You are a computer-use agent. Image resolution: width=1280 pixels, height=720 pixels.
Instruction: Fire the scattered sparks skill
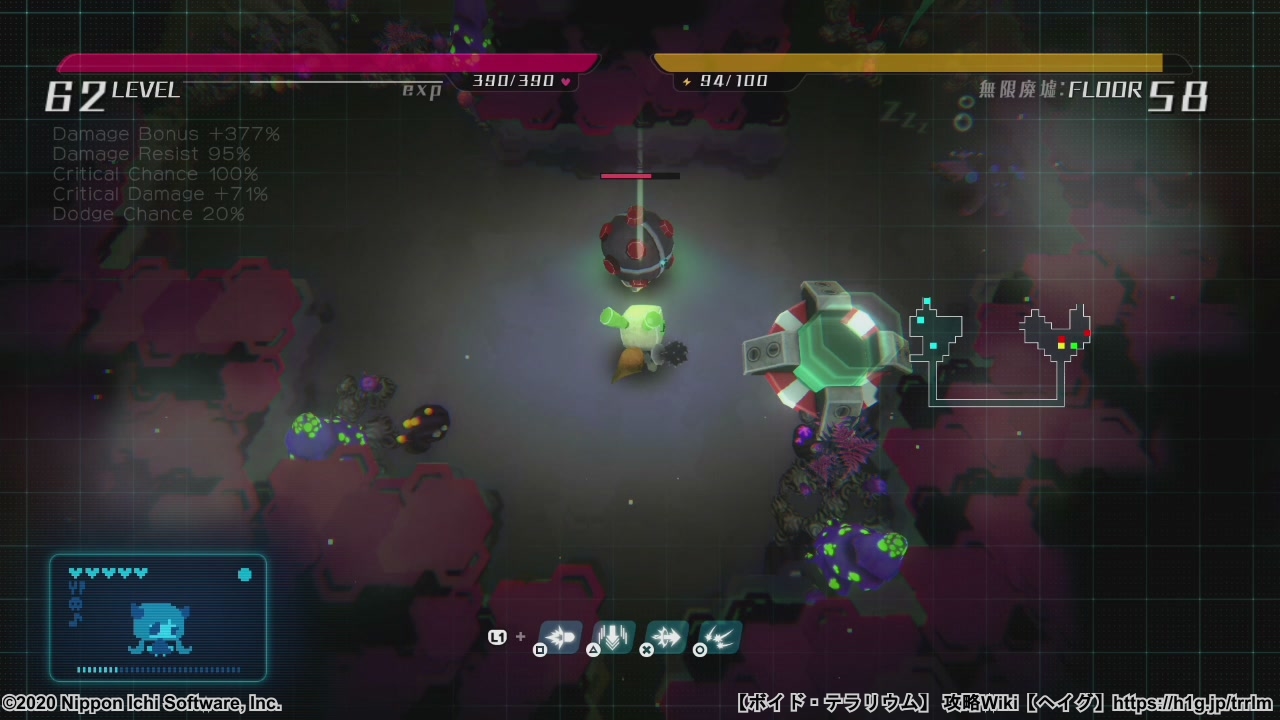[x=720, y=636]
